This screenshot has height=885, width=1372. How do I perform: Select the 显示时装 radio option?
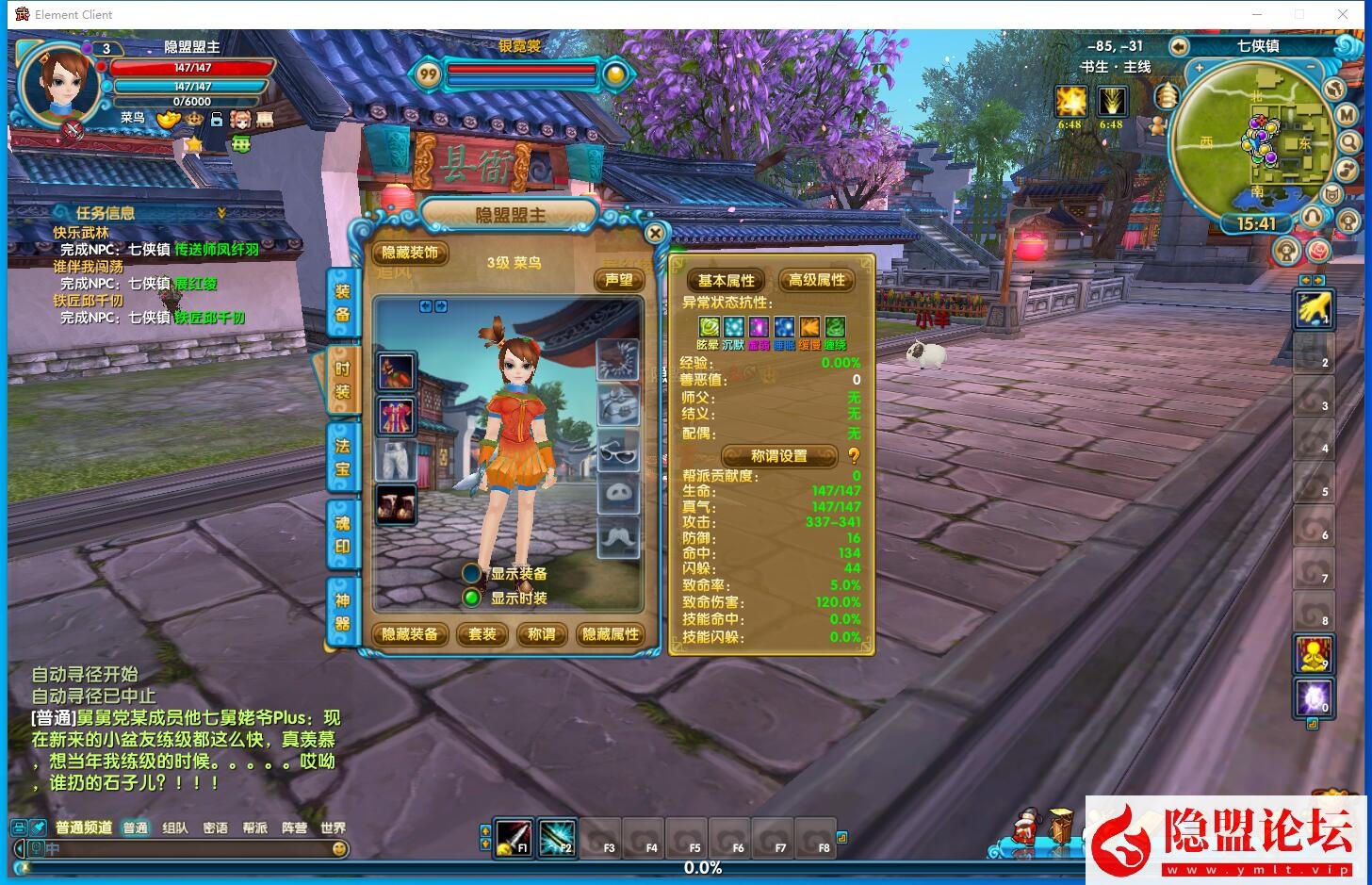[x=471, y=598]
